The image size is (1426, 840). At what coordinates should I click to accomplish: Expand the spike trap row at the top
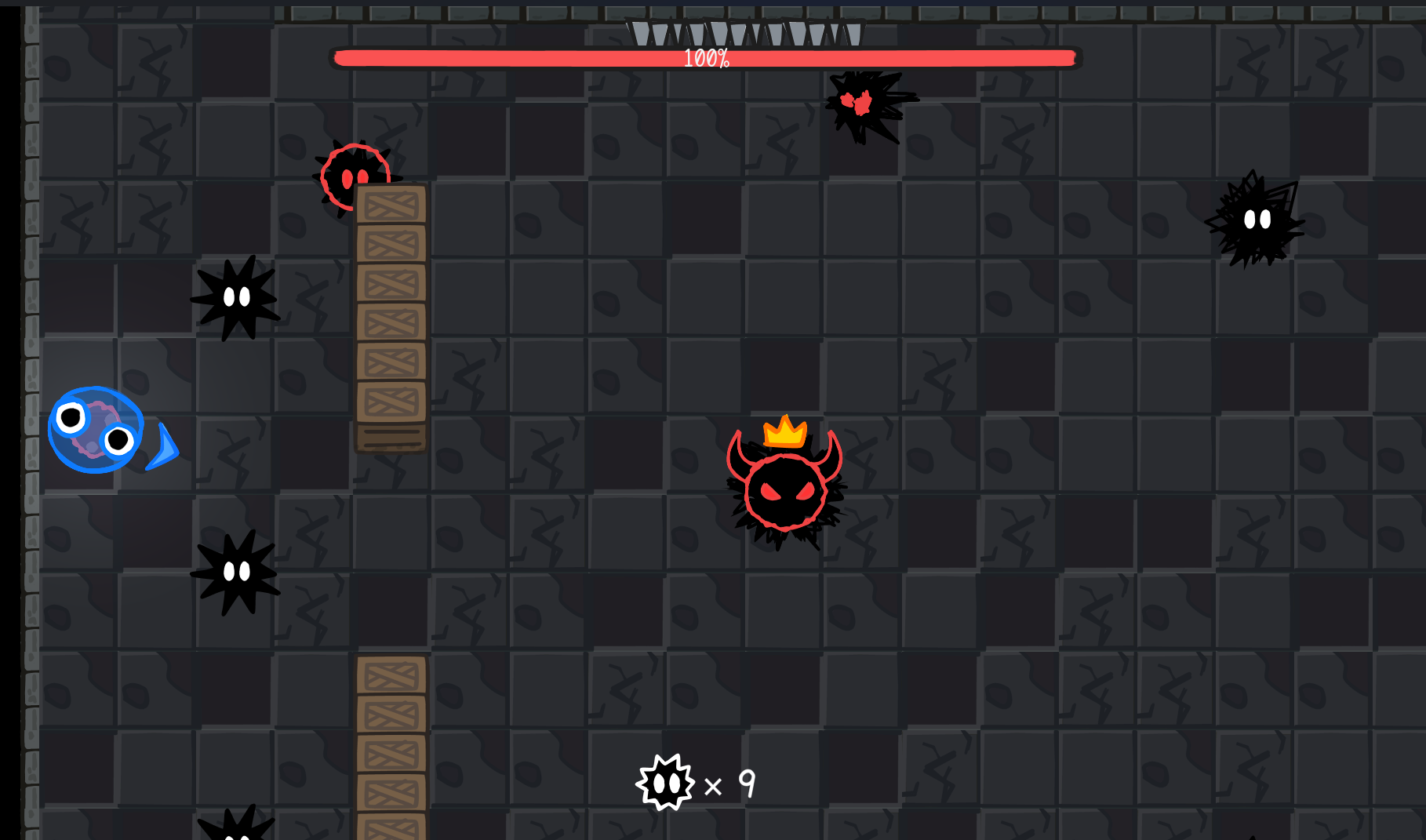click(x=745, y=35)
